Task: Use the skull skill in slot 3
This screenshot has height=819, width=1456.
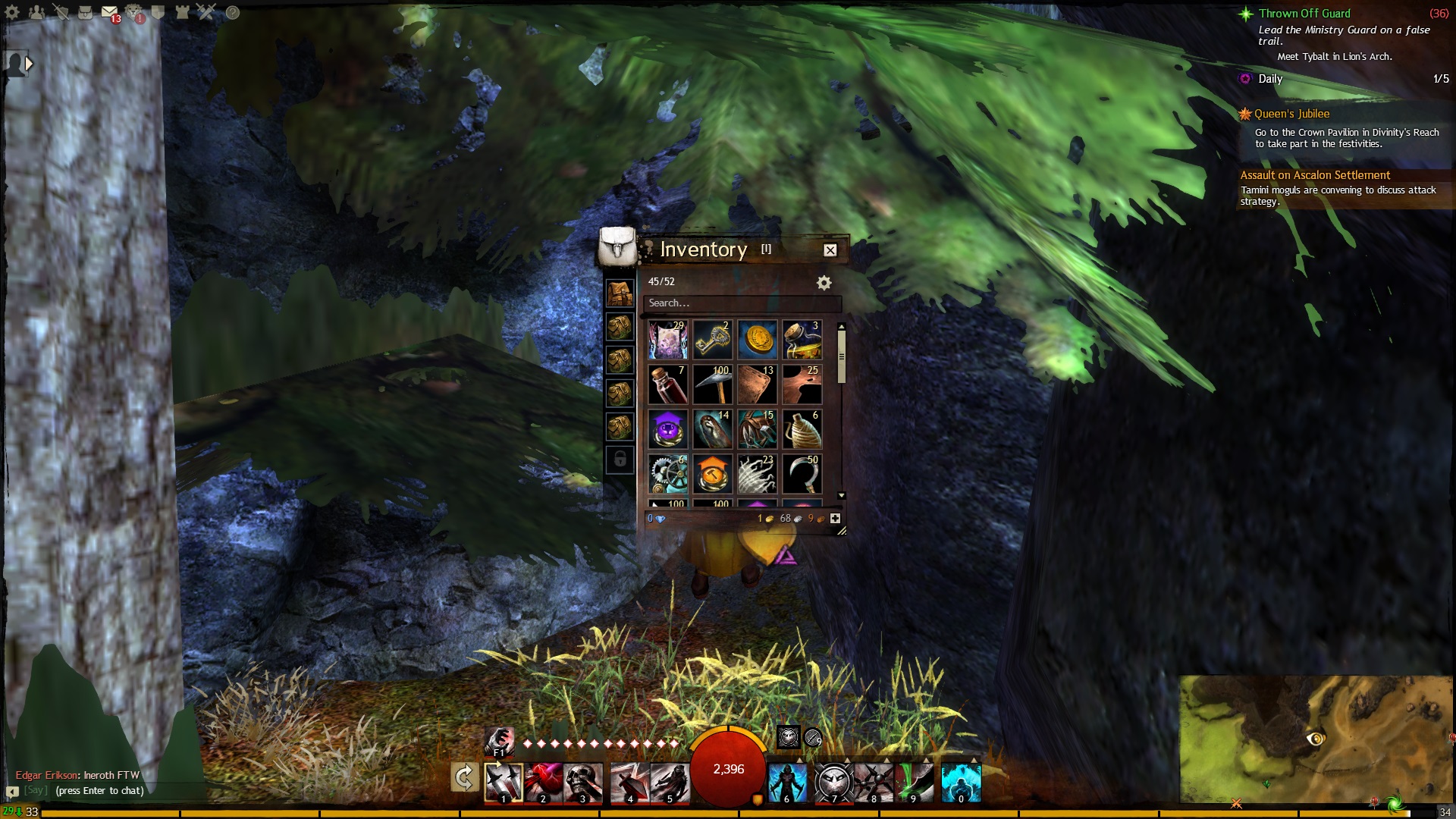Action: pyautogui.click(x=582, y=783)
